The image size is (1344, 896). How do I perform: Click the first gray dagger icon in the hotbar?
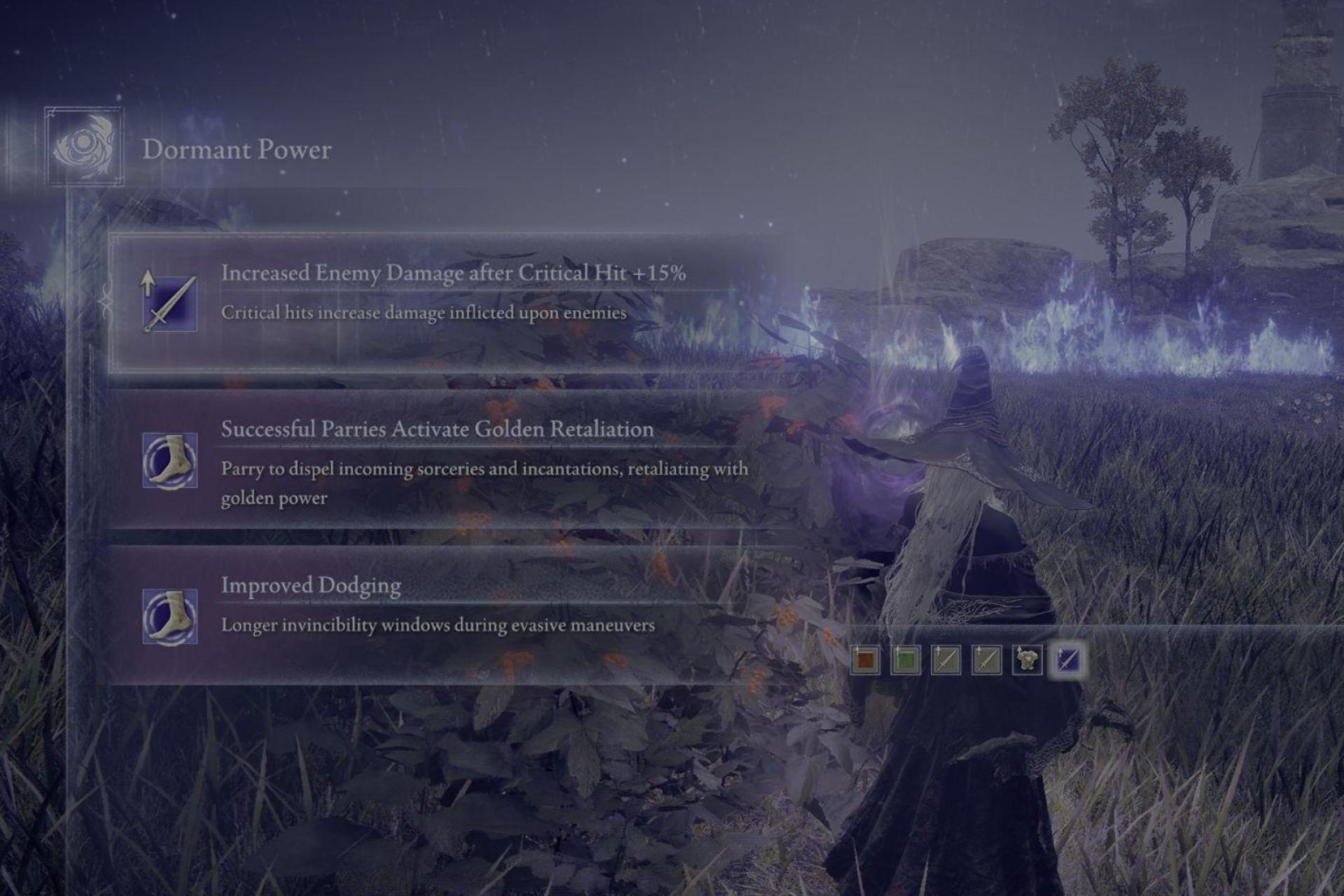coord(946,660)
